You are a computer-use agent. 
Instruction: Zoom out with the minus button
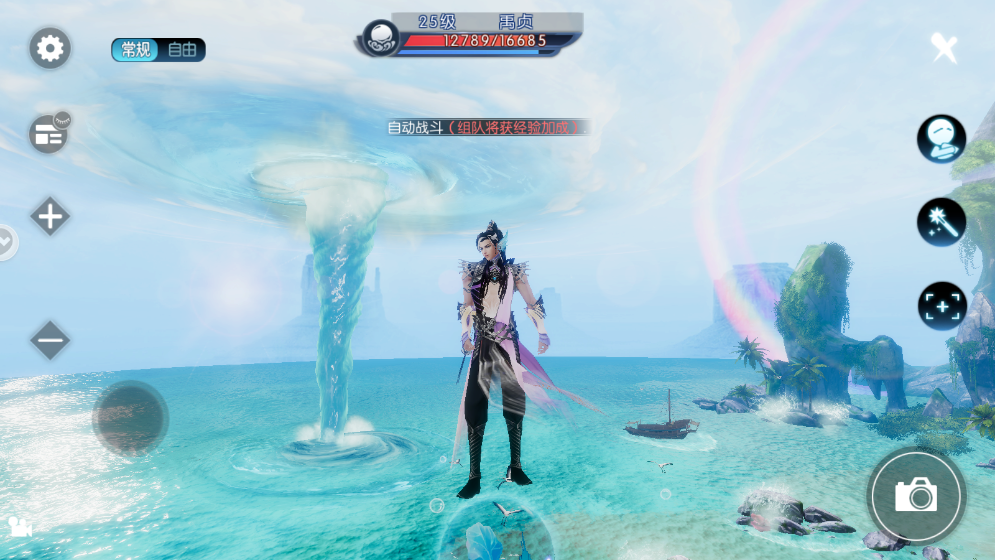click(x=50, y=341)
